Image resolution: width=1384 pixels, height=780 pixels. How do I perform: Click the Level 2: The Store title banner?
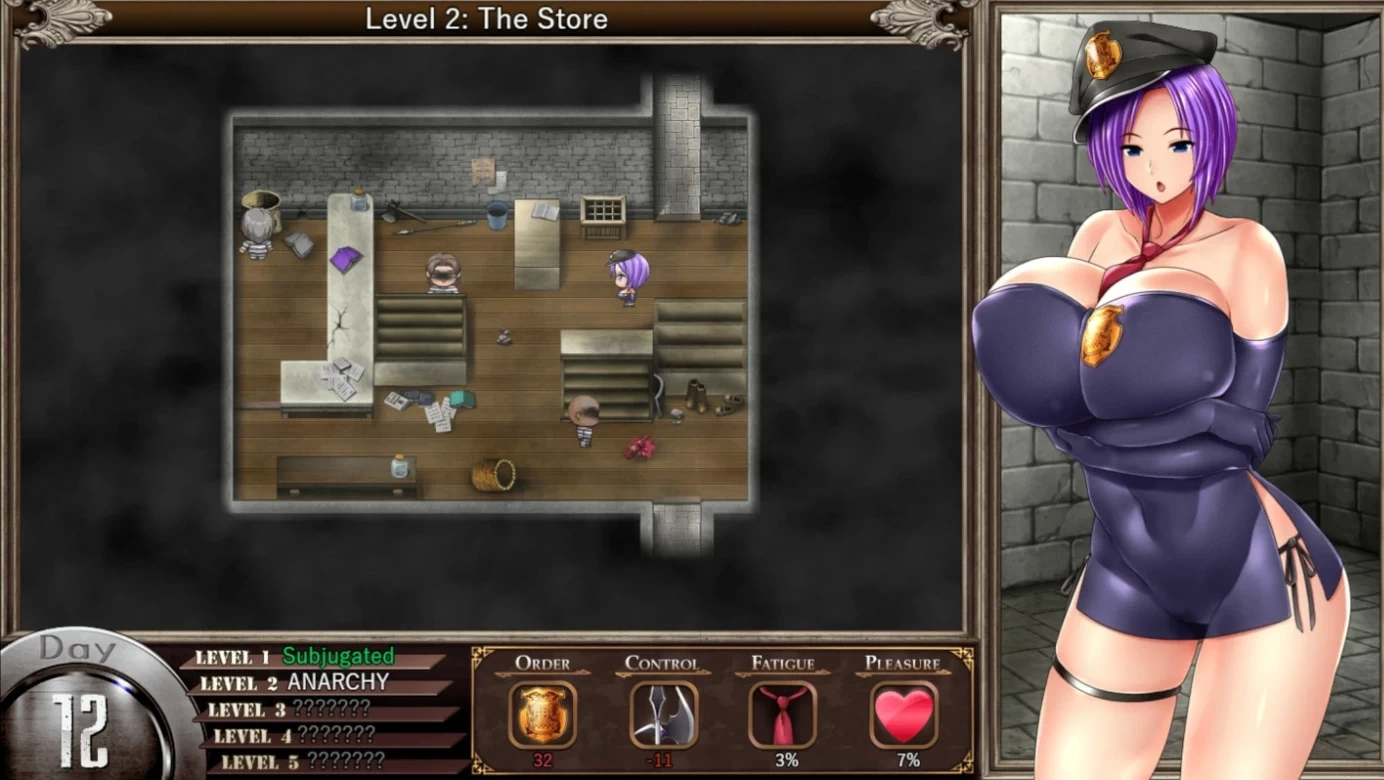pyautogui.click(x=487, y=18)
